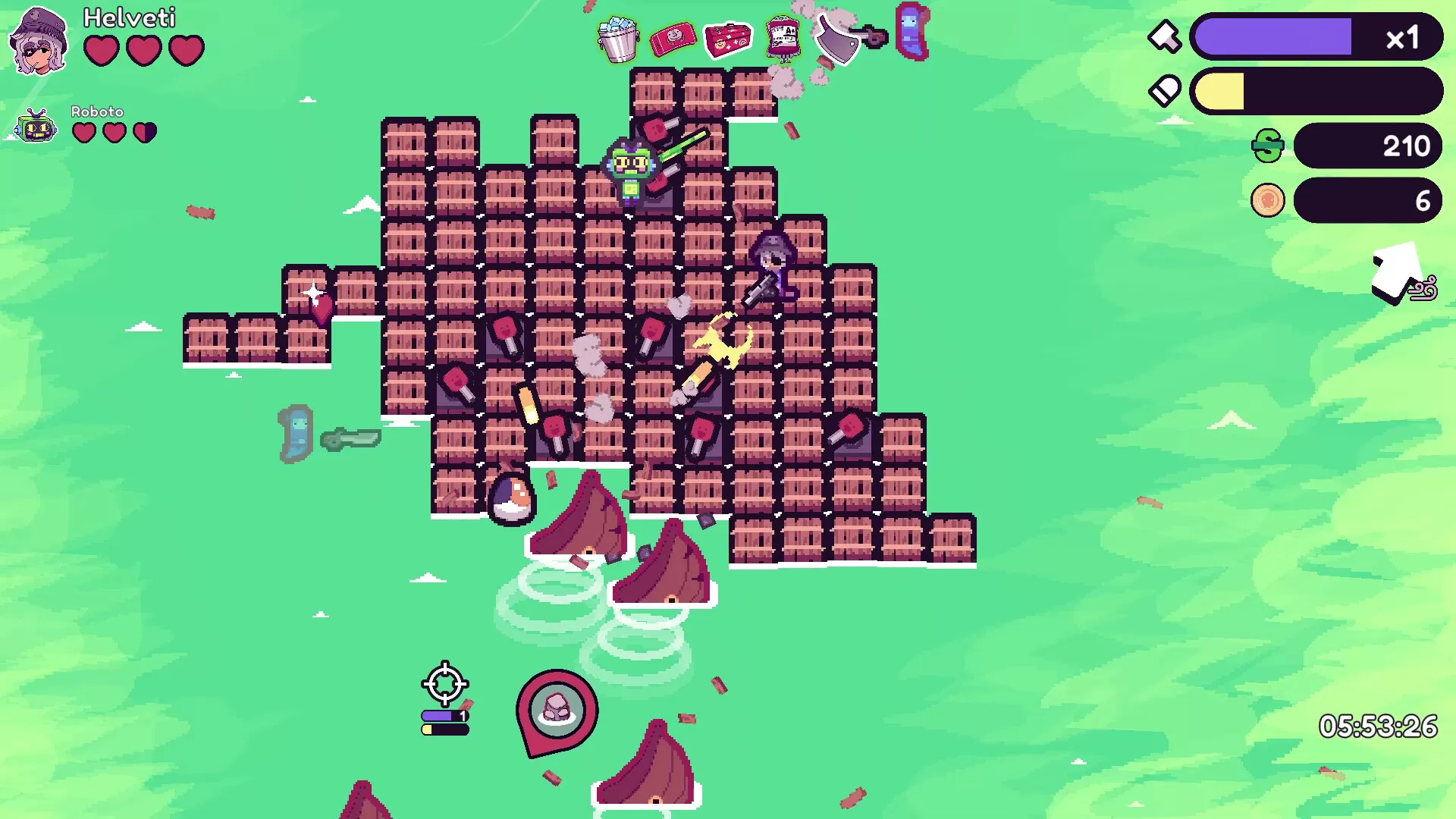This screenshot has height=819, width=1456.
Task: Click Helveti's character portrait
Action: (39, 41)
